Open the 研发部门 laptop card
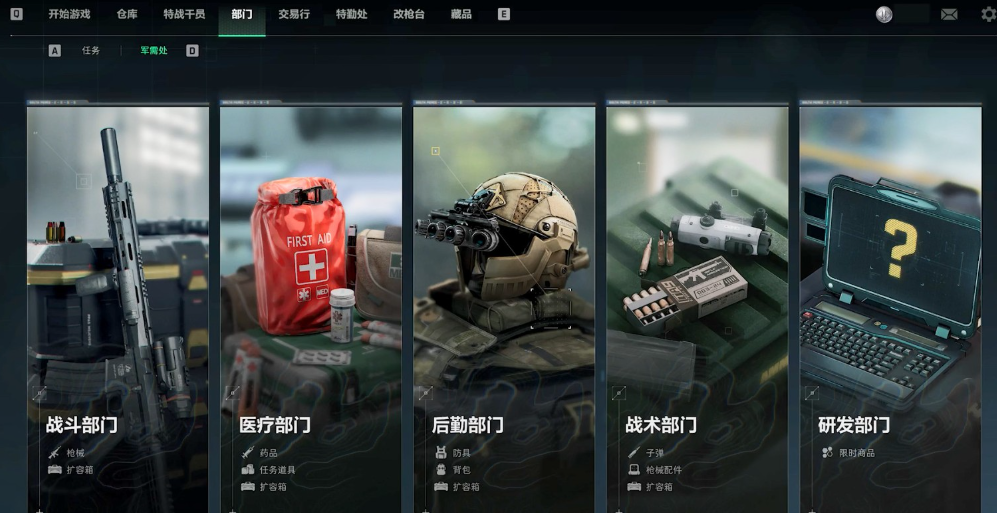The image size is (997, 513). [x=890, y=300]
